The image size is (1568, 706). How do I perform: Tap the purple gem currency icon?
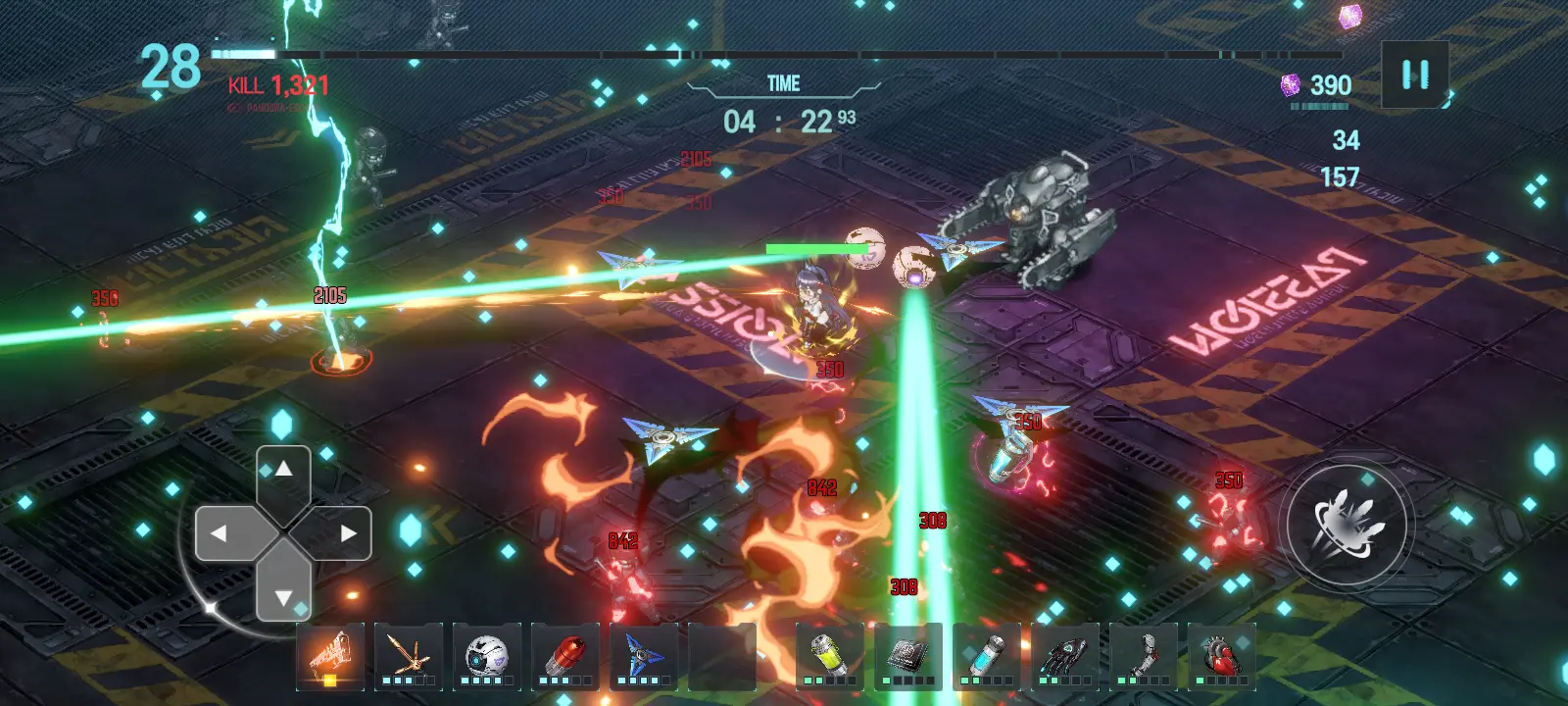[1292, 85]
